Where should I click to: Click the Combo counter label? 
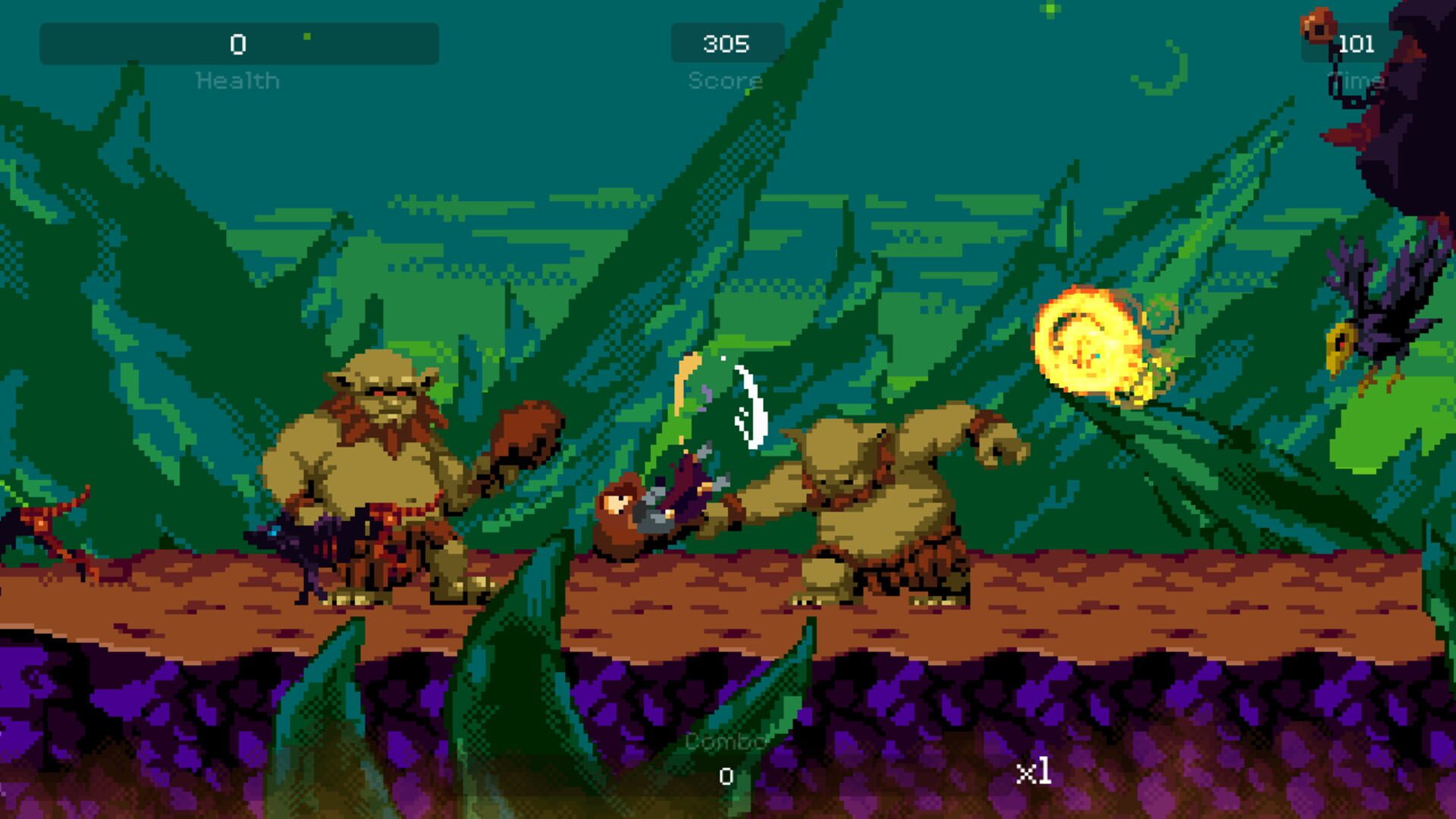coord(726,739)
